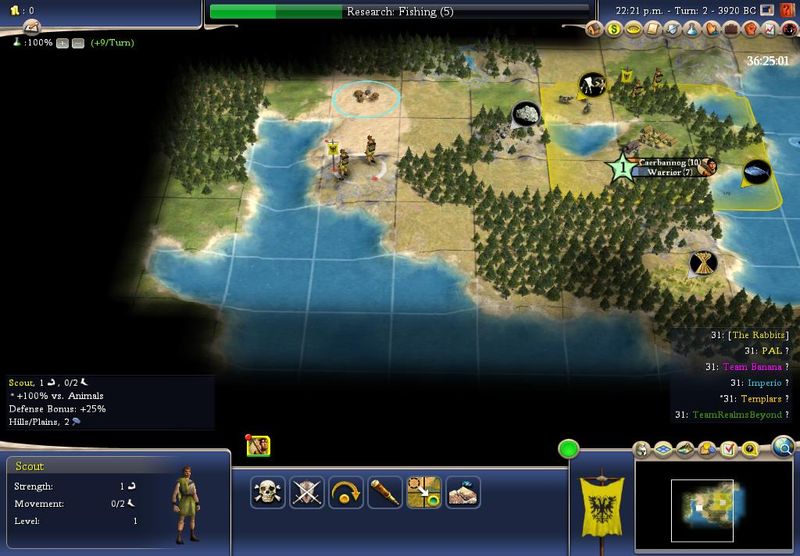
Task: Open the Civilopedia red book icon
Action: point(789,10)
